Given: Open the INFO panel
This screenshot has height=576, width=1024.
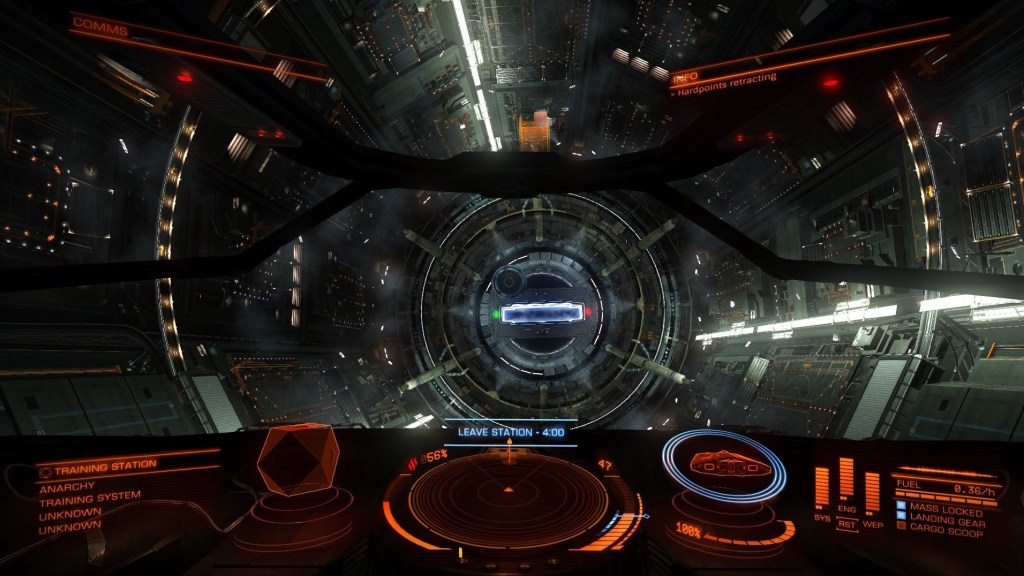Looking at the screenshot, I should tap(685, 77).
